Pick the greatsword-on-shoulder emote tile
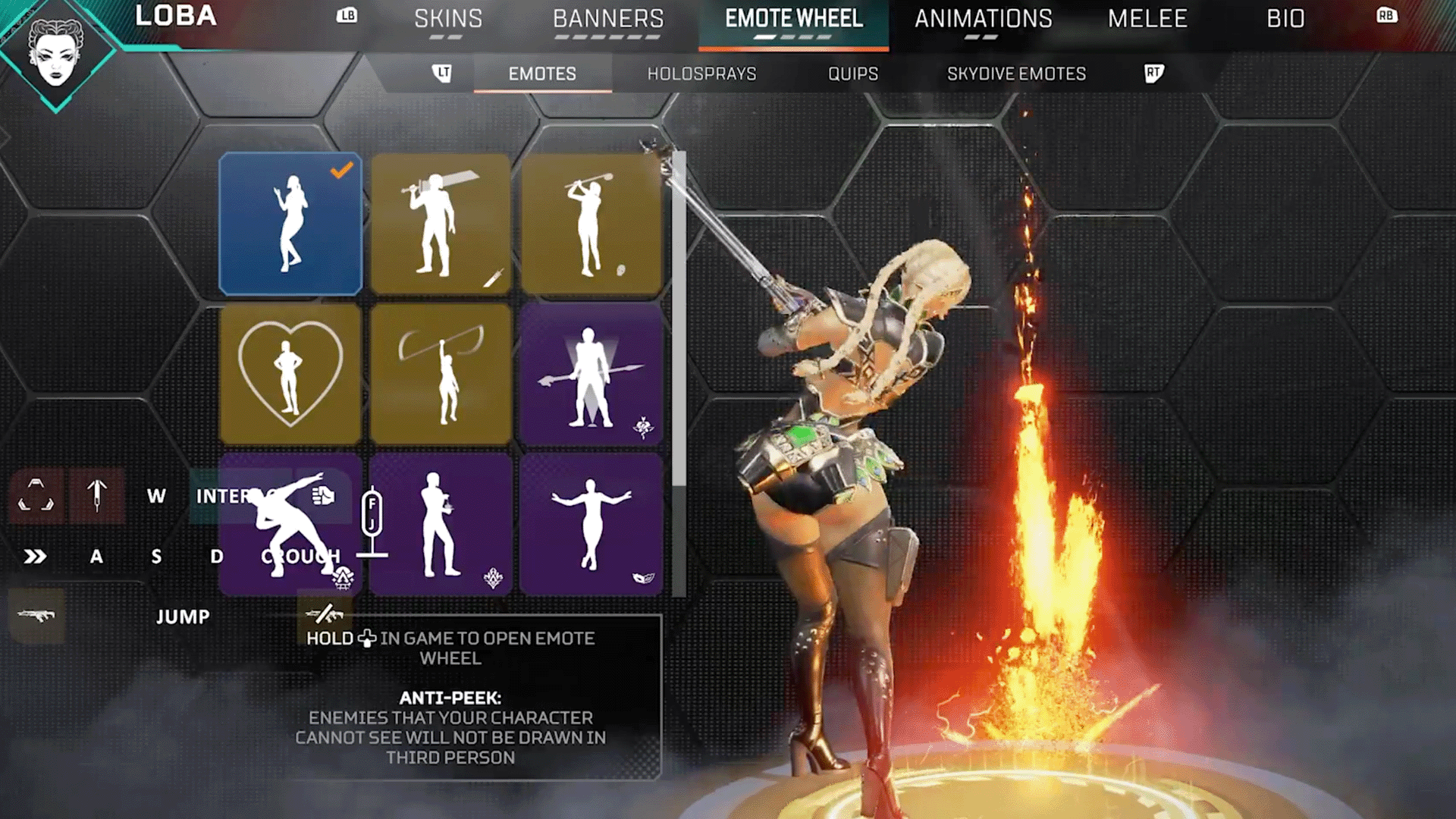1456x819 pixels. click(x=441, y=224)
